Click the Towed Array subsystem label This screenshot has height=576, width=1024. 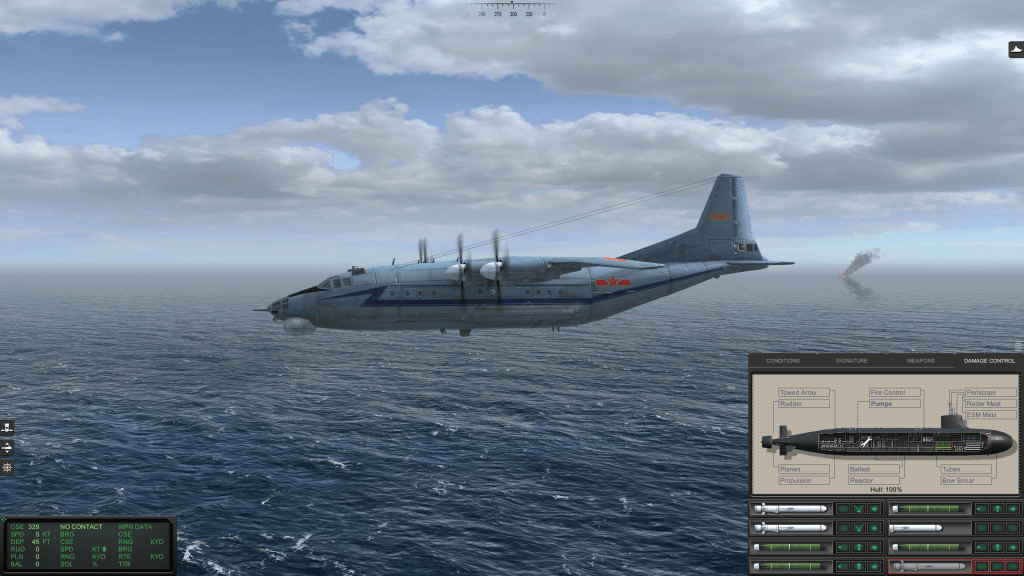(799, 393)
